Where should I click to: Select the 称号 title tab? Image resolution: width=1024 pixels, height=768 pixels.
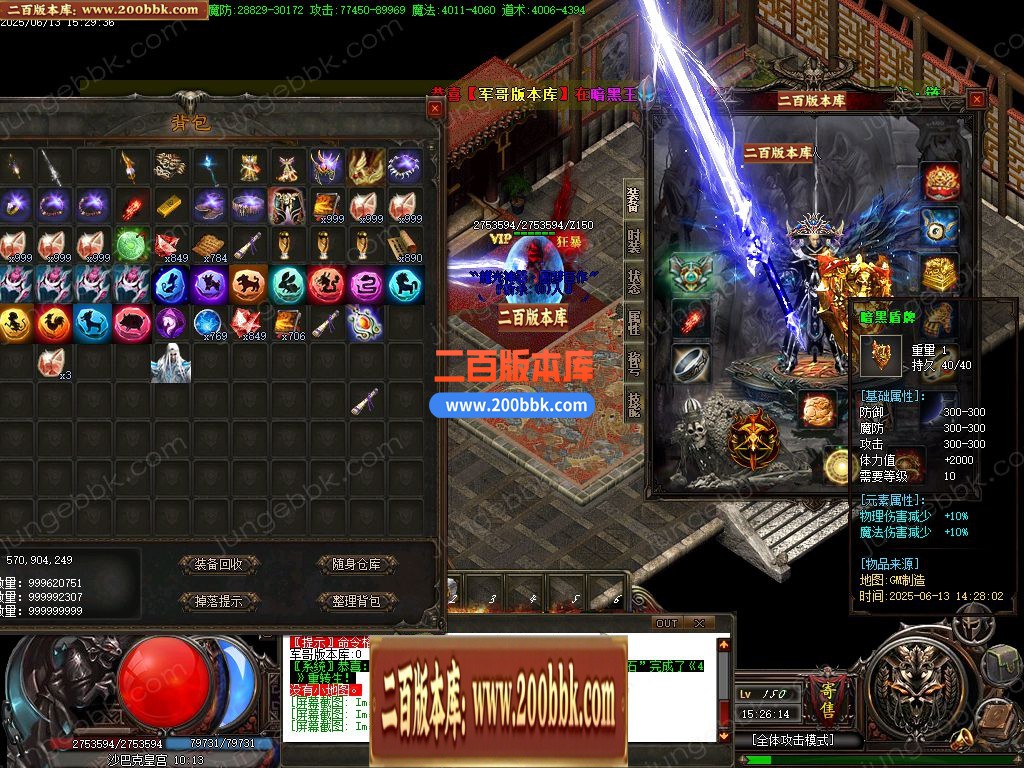[x=634, y=363]
